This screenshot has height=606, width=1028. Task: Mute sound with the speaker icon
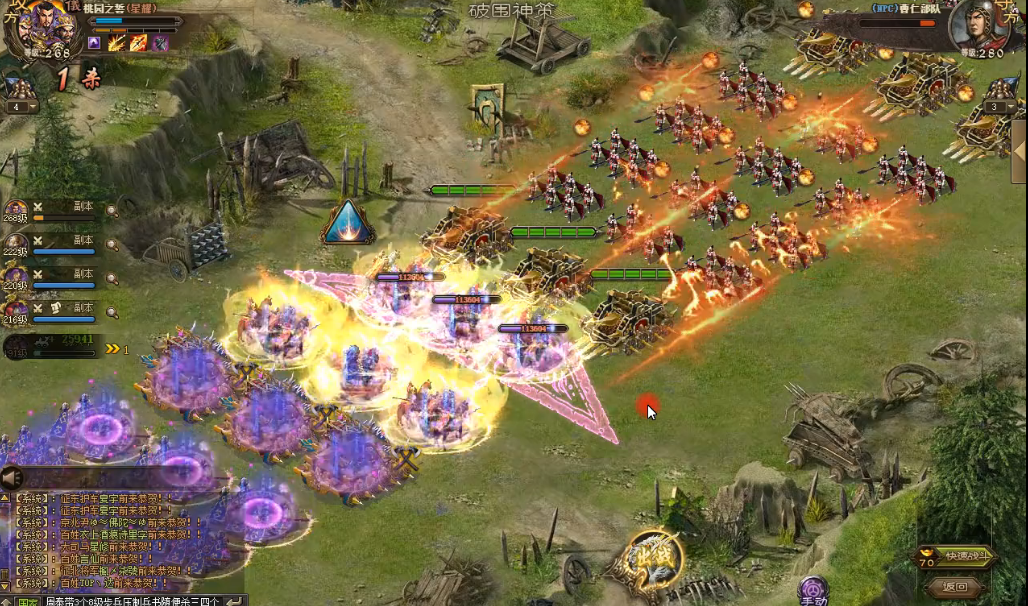(12, 478)
